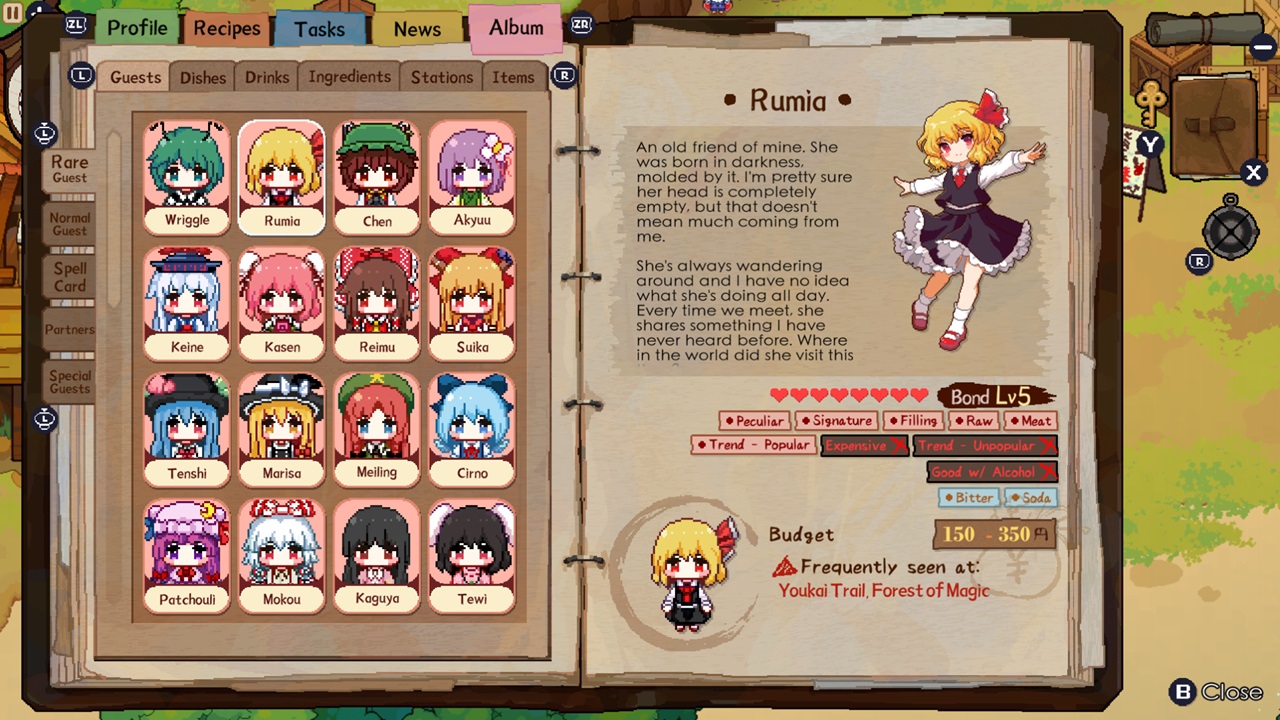The height and width of the screenshot is (720, 1280).
Task: Click the R shoulder icon next to Items tab
Action: pos(564,75)
